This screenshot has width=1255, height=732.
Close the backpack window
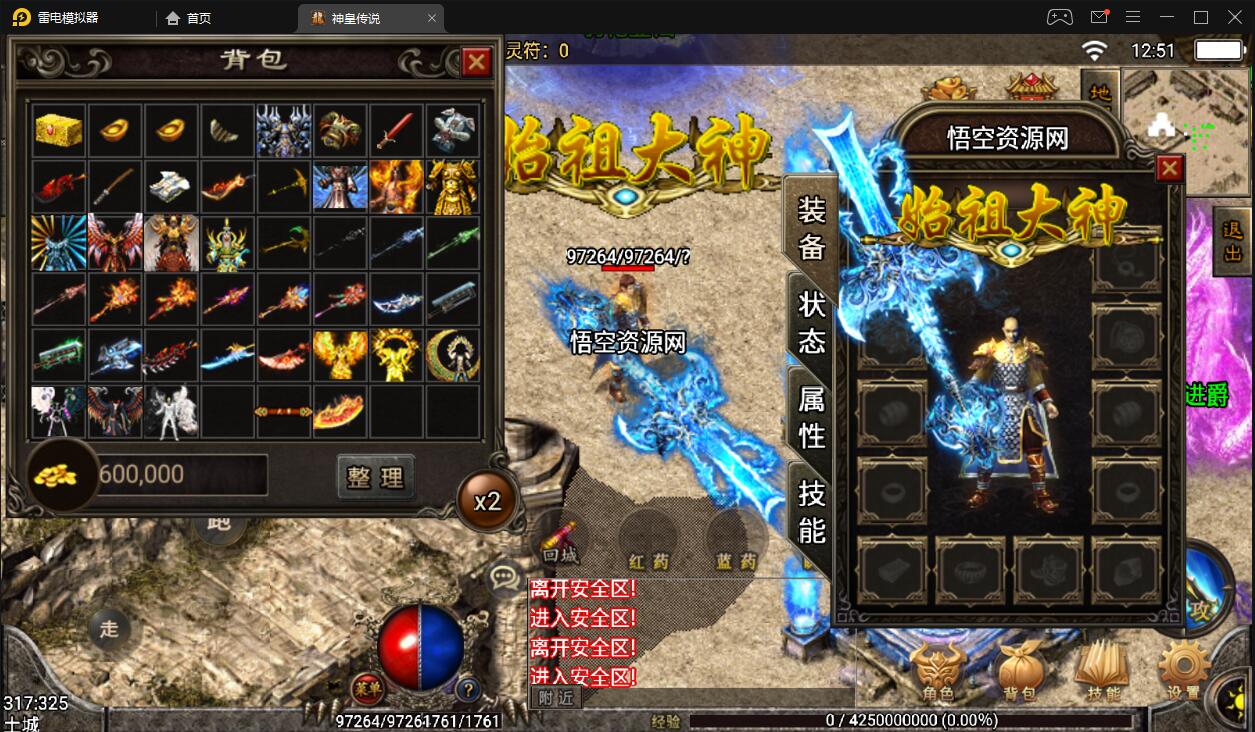coord(476,62)
